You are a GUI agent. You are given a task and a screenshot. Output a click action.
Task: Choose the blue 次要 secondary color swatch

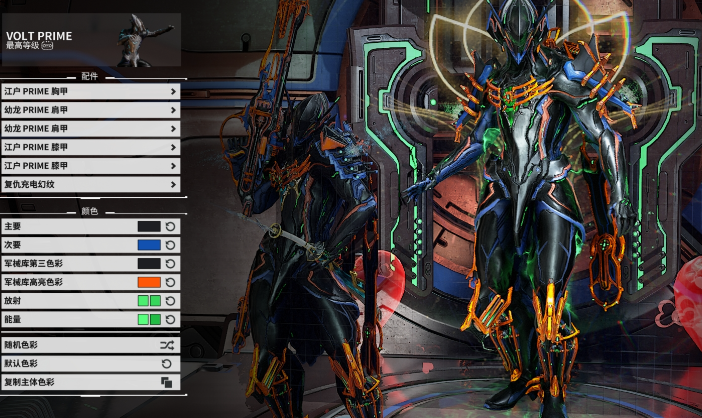(x=149, y=245)
